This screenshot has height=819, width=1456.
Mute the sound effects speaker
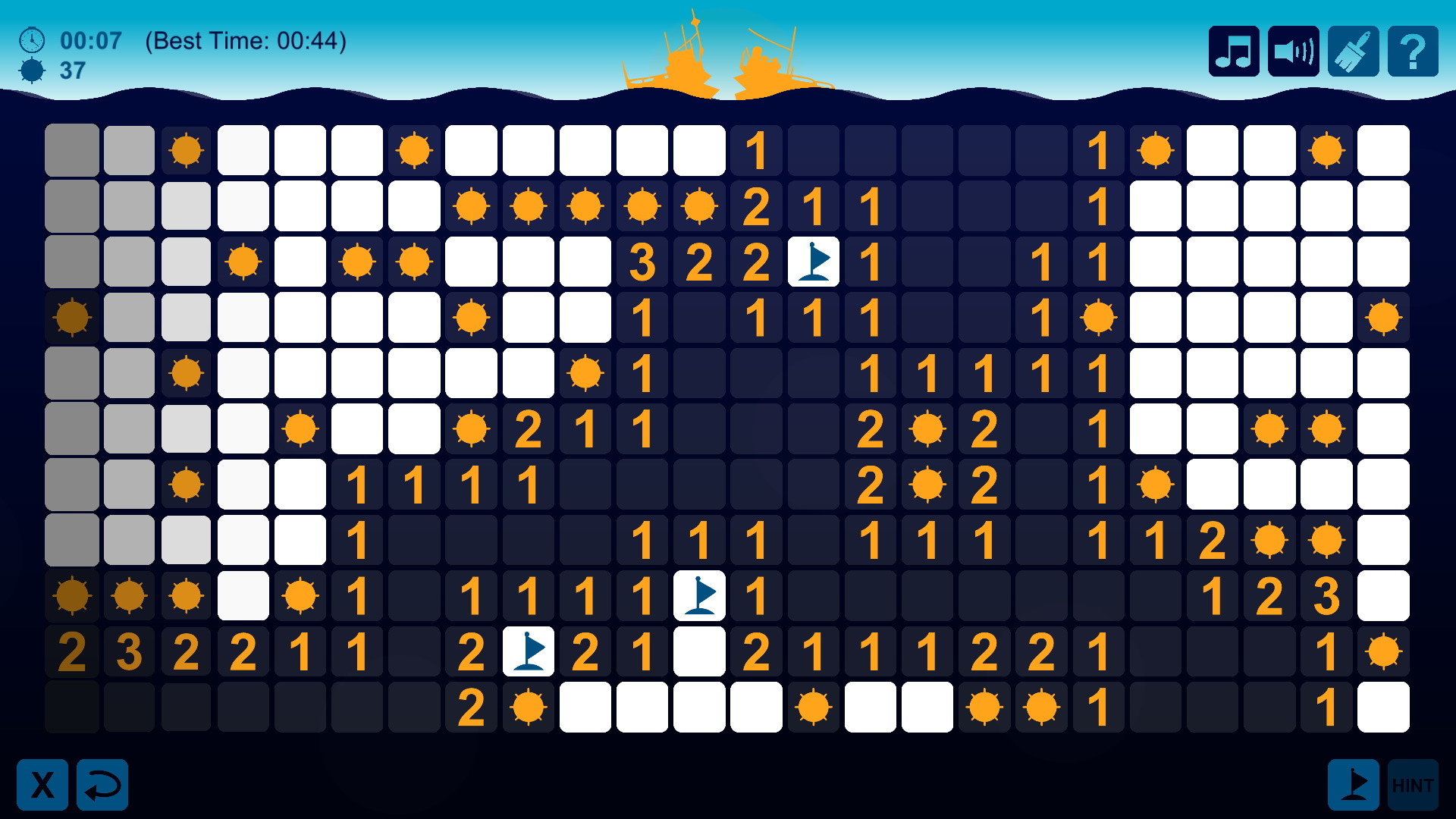1293,51
